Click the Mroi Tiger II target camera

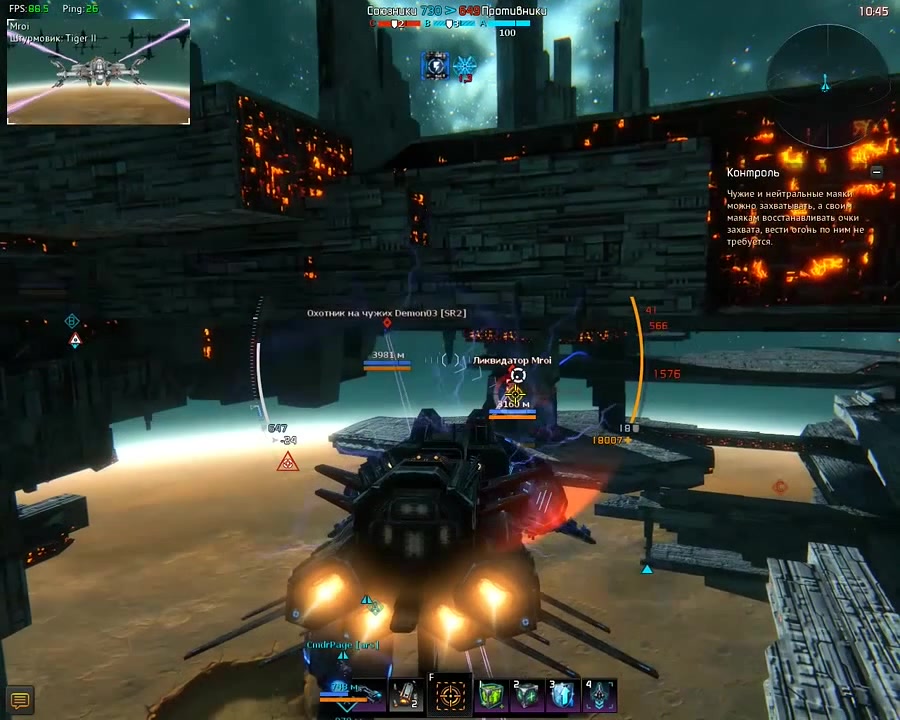coord(98,71)
